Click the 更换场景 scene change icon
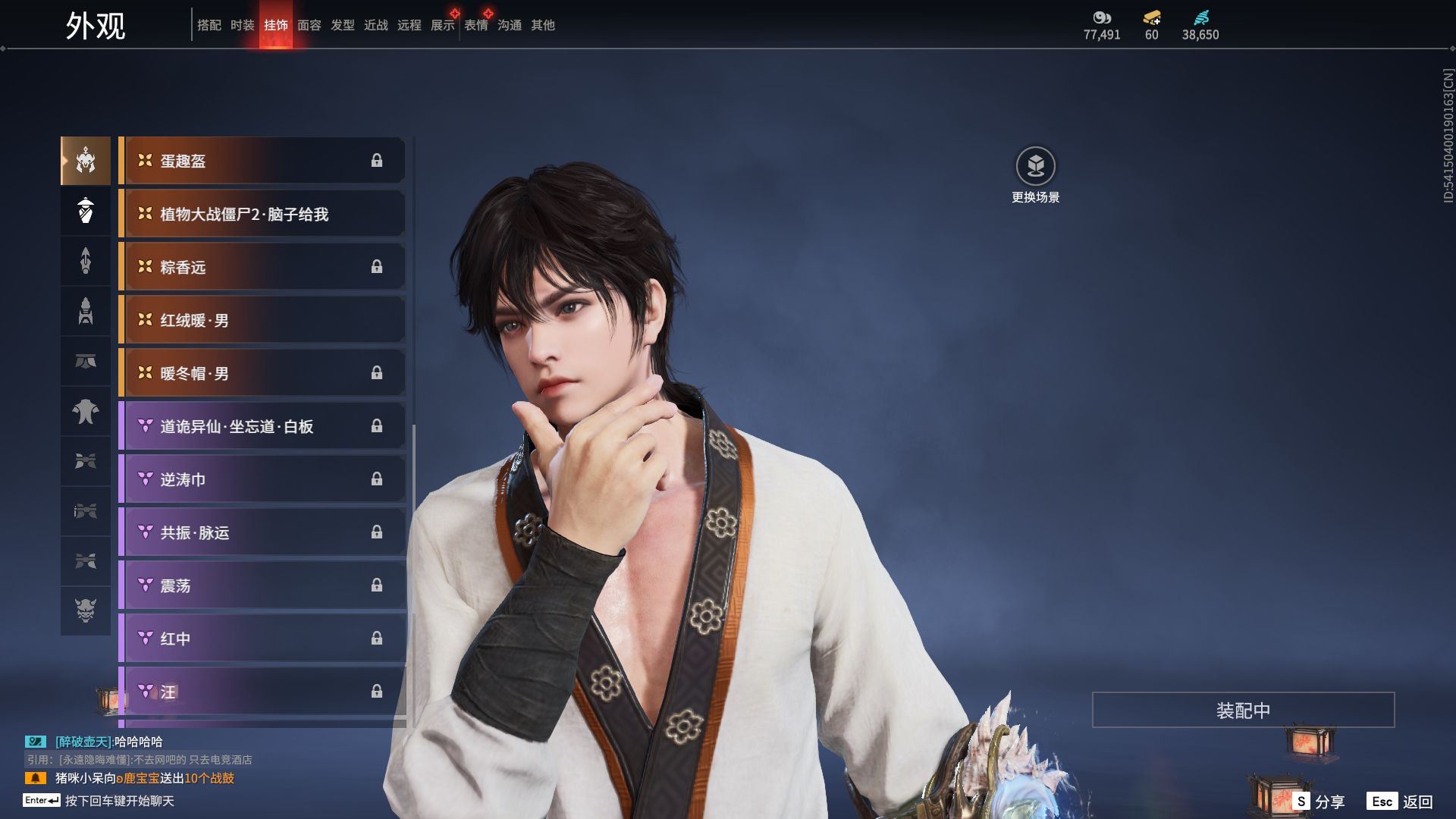The width and height of the screenshot is (1456, 819). [x=1035, y=166]
